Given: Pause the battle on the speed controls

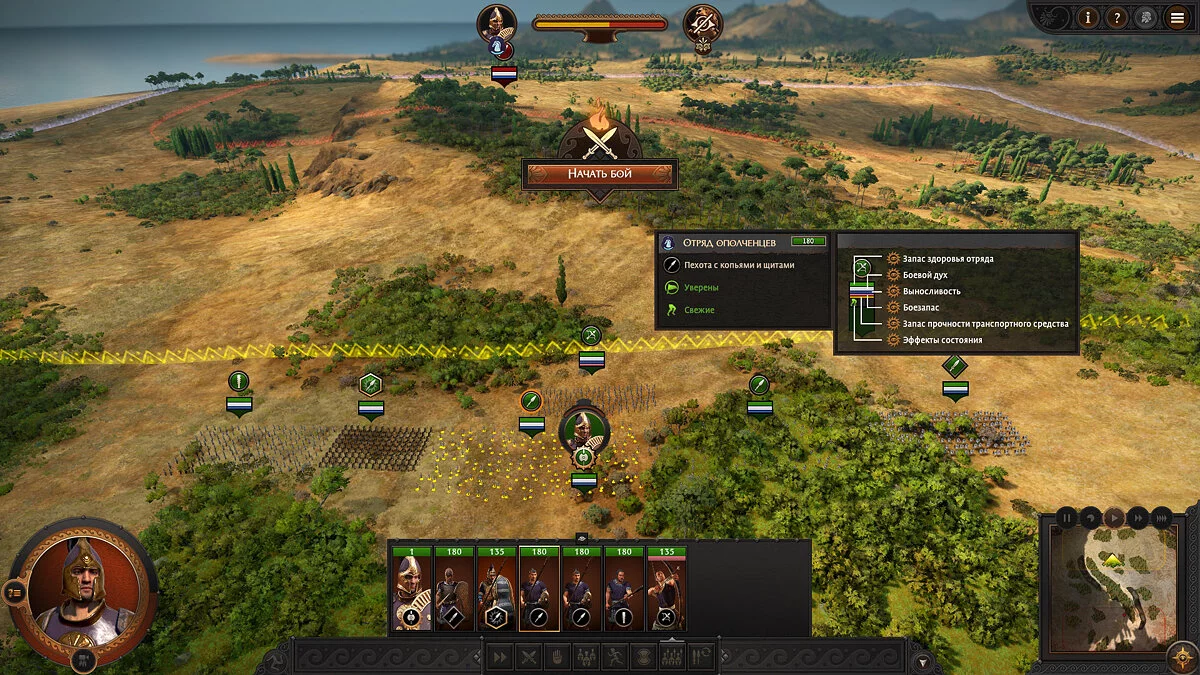Looking at the screenshot, I should click(x=1067, y=518).
